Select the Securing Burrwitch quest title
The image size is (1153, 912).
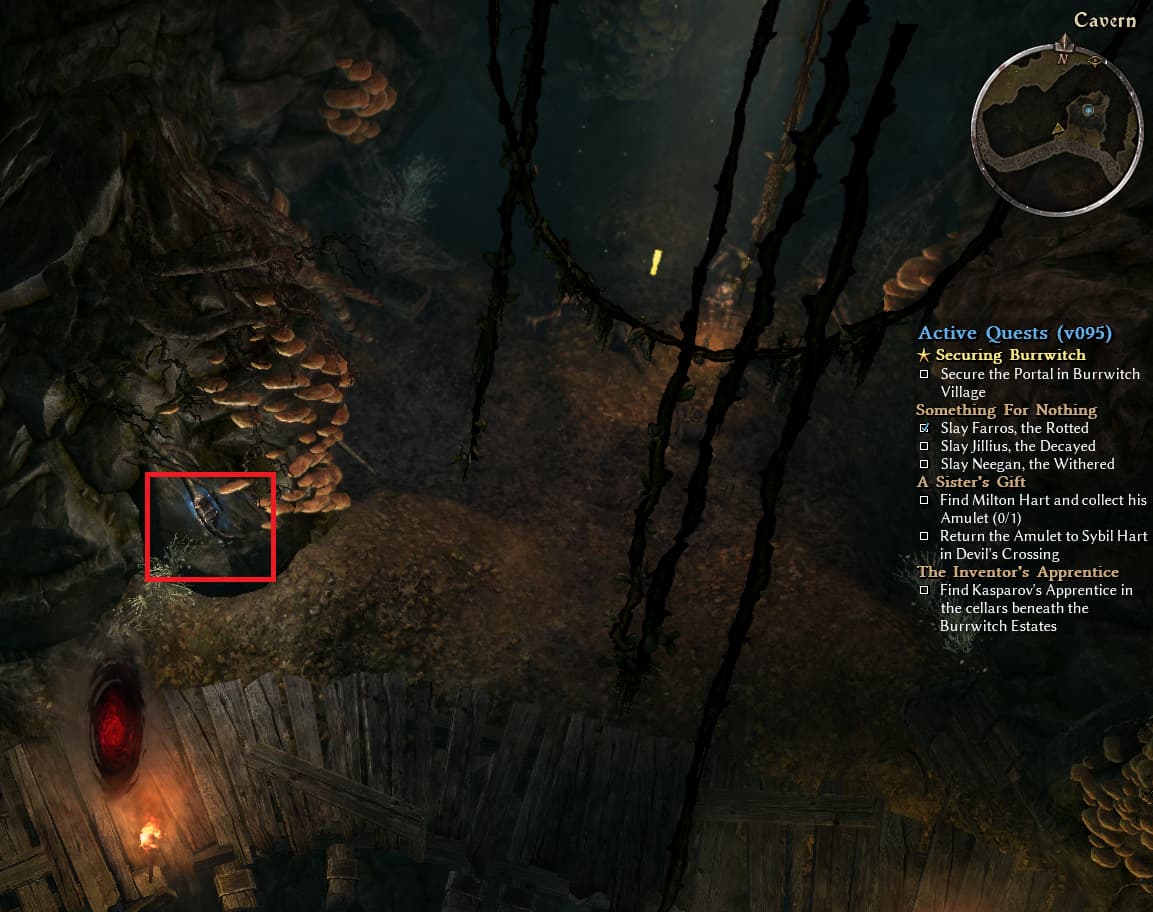tap(1010, 355)
